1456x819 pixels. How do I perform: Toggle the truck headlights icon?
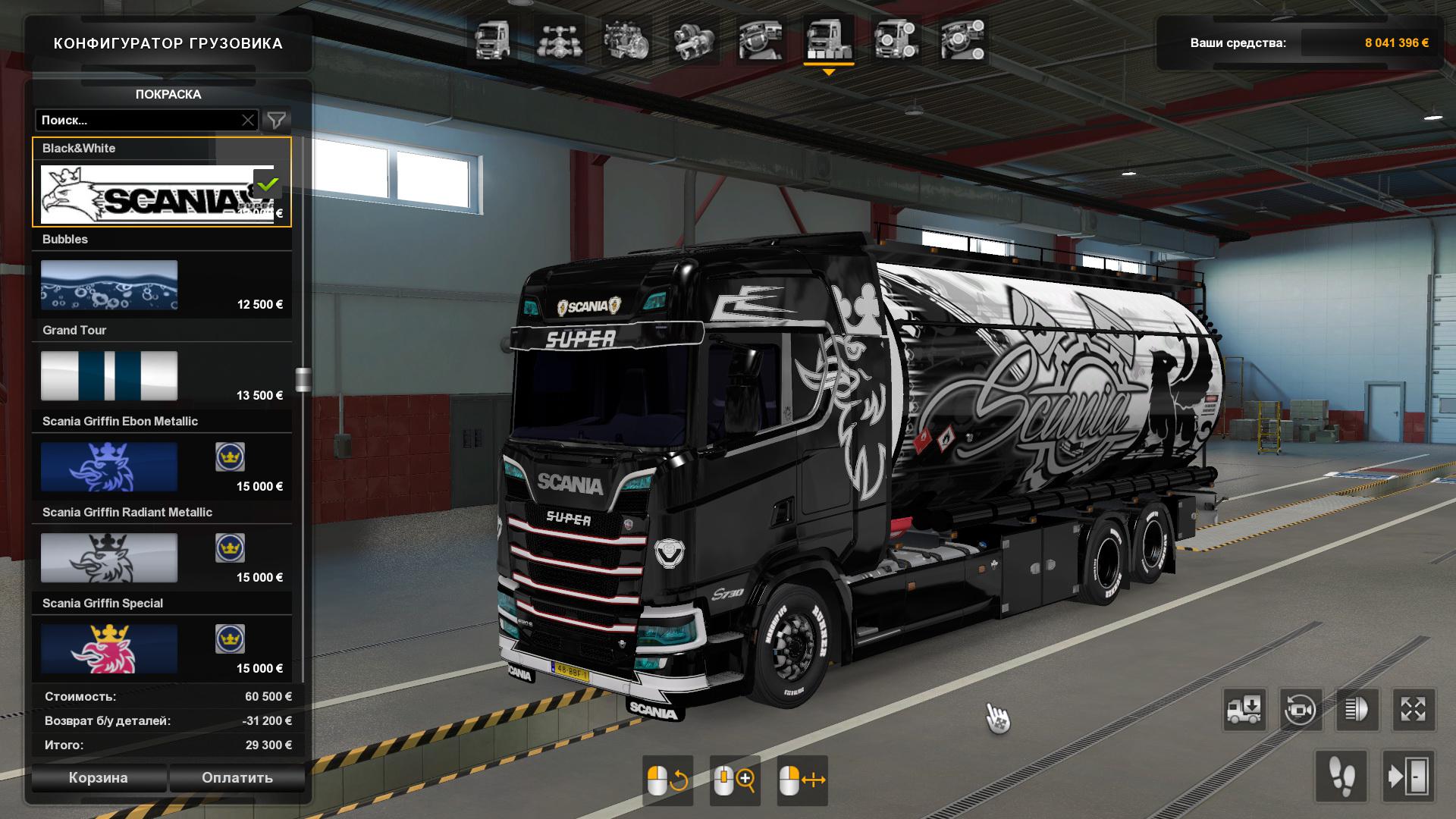[x=1357, y=710]
